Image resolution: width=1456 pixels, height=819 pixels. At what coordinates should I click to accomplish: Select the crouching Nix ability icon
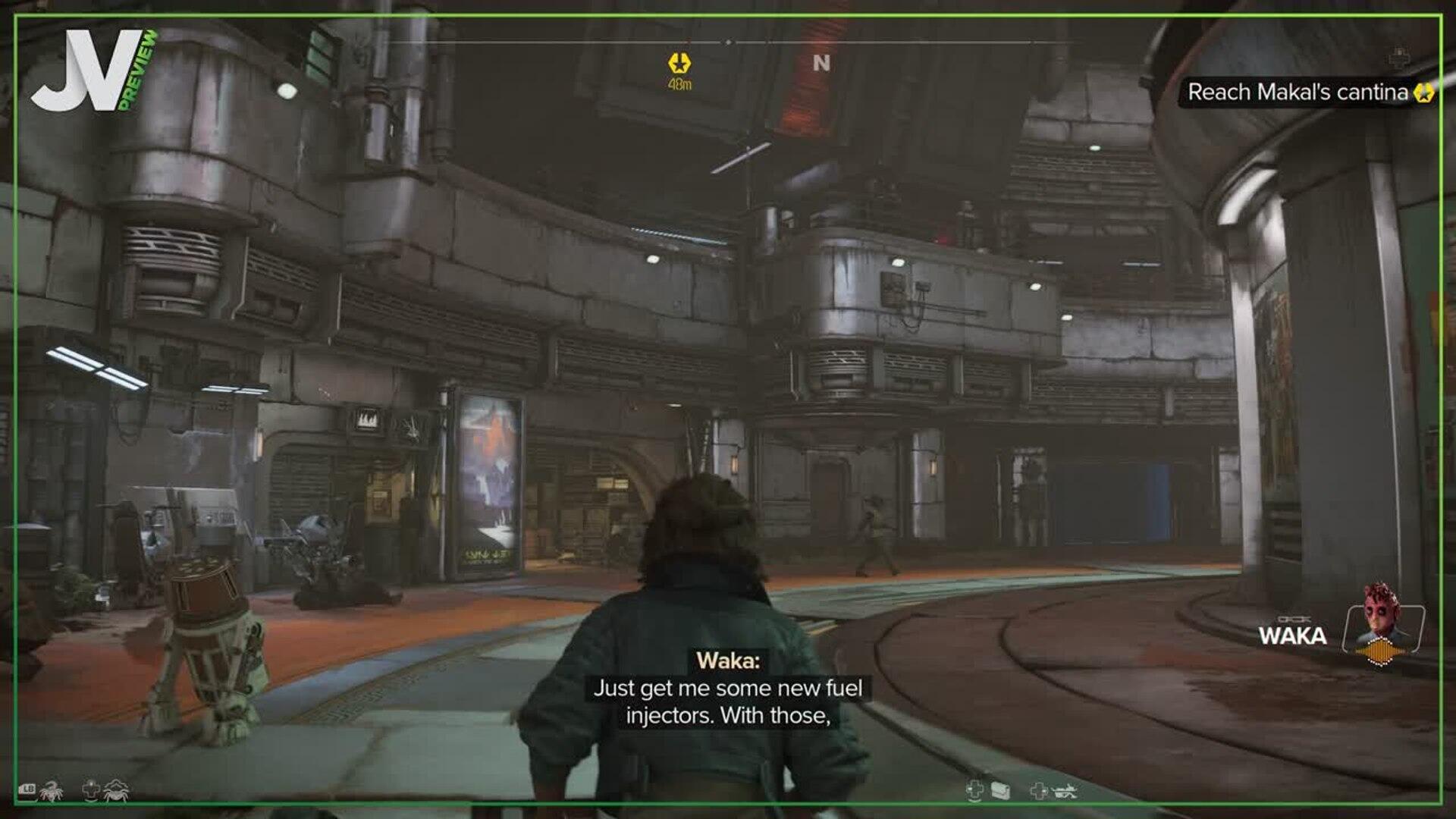tap(116, 791)
